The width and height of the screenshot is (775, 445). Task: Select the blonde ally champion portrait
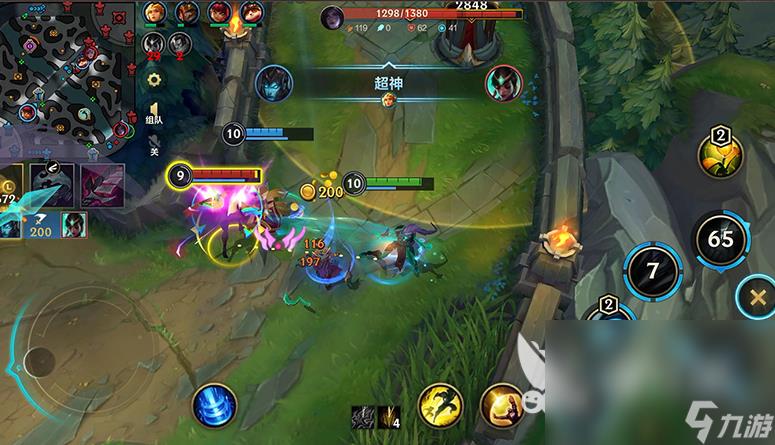[155, 13]
